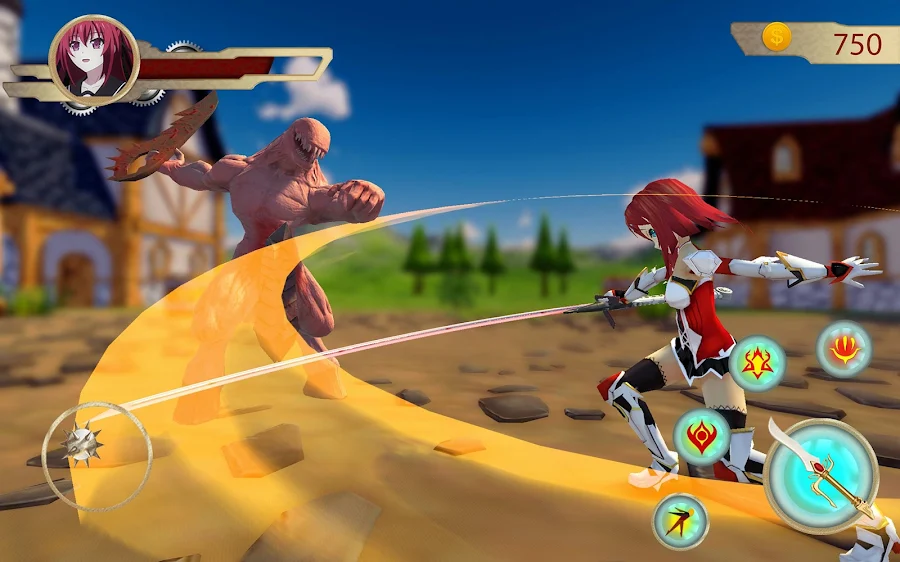Activate the red horned star skill
The image size is (900, 562).
(x=757, y=363)
